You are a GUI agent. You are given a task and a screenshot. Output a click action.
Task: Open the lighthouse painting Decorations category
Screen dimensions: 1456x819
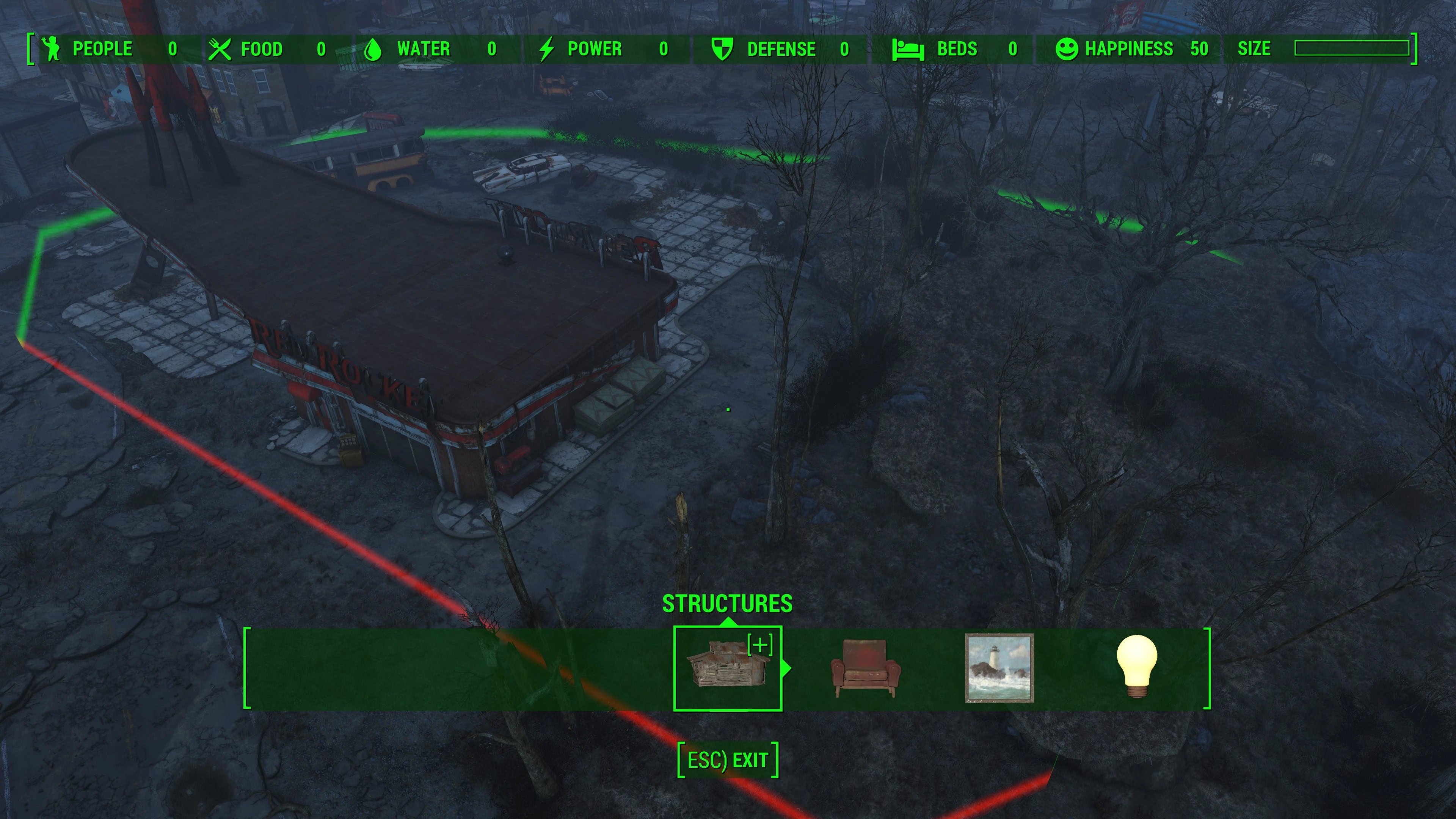pos(999,668)
